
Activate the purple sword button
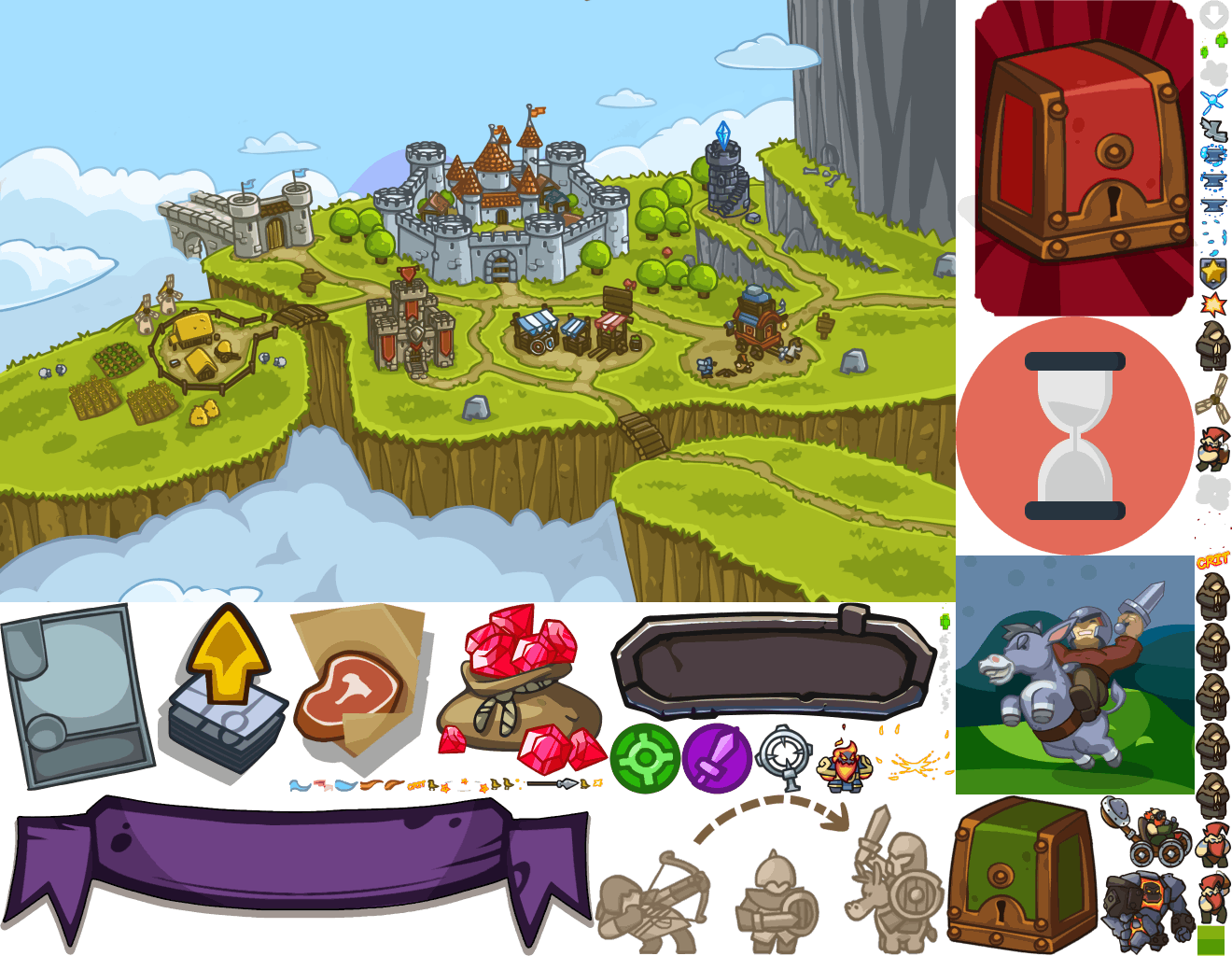[x=717, y=757]
